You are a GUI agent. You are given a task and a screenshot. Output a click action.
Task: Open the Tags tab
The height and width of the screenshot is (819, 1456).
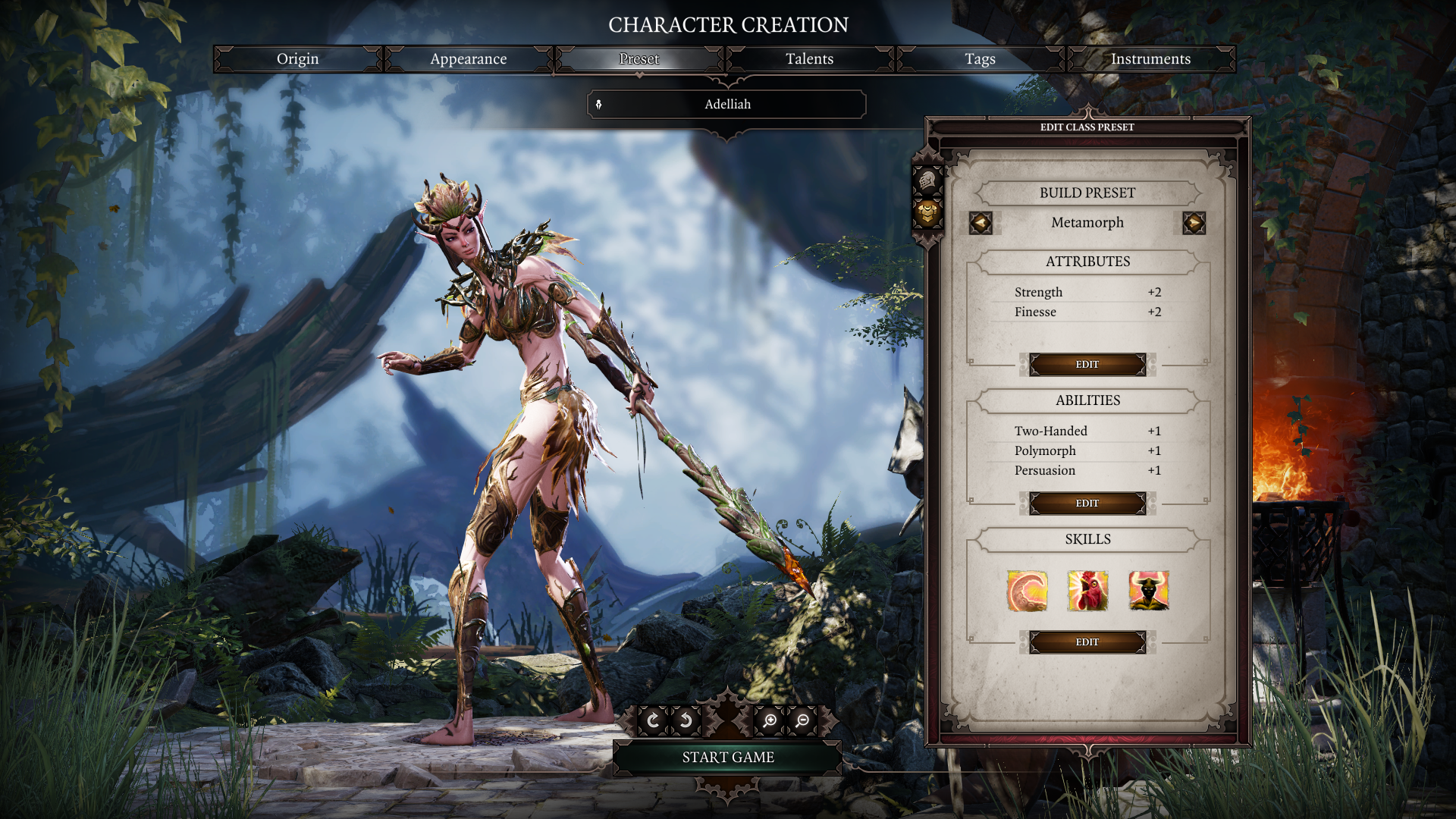pos(980,58)
